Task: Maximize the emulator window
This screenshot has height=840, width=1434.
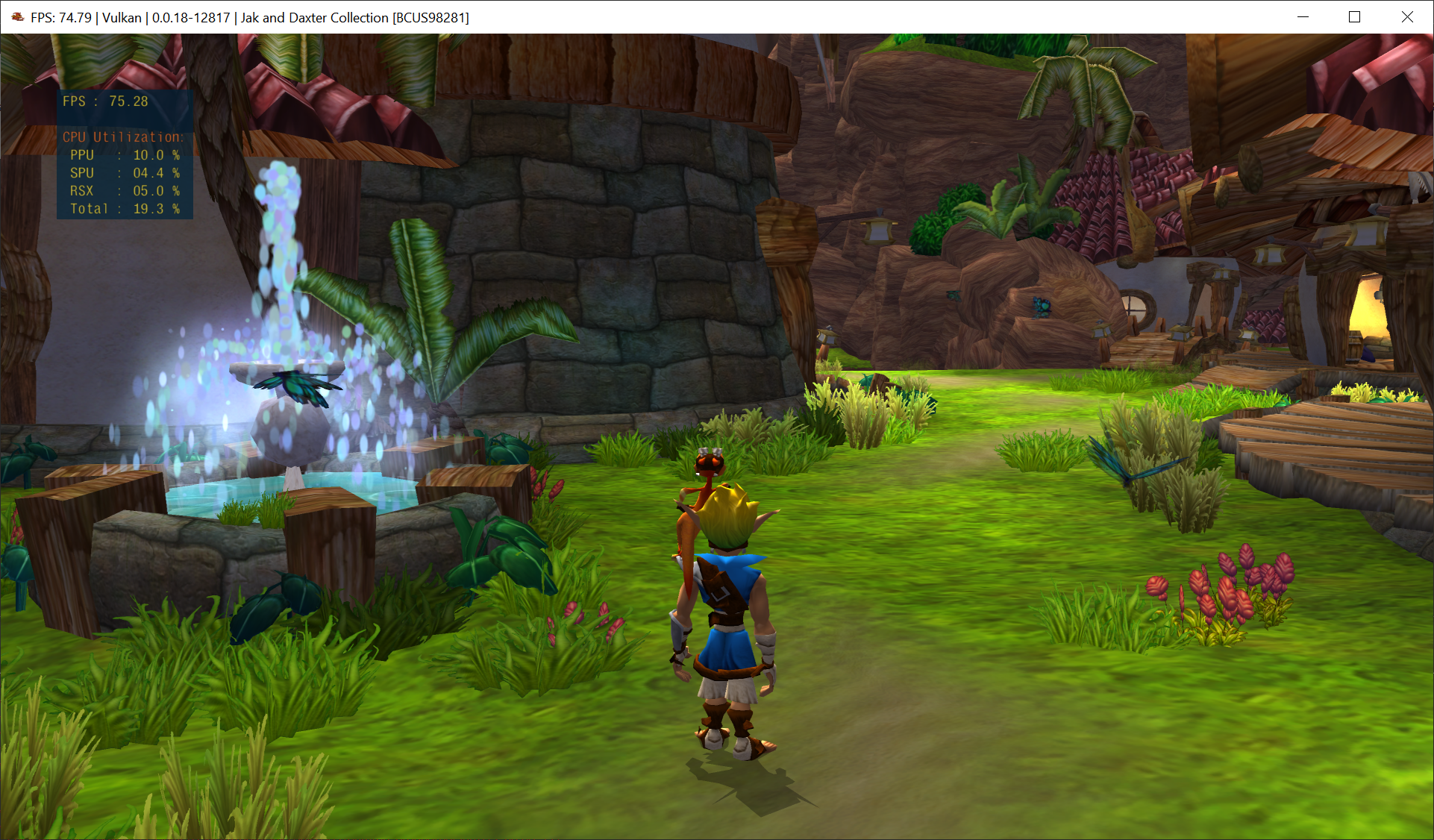Action: (x=1355, y=17)
